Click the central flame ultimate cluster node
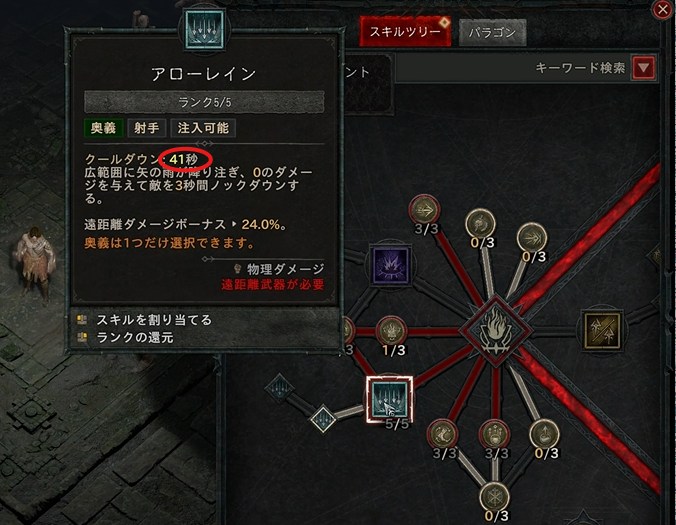676x525 pixels. tap(491, 328)
